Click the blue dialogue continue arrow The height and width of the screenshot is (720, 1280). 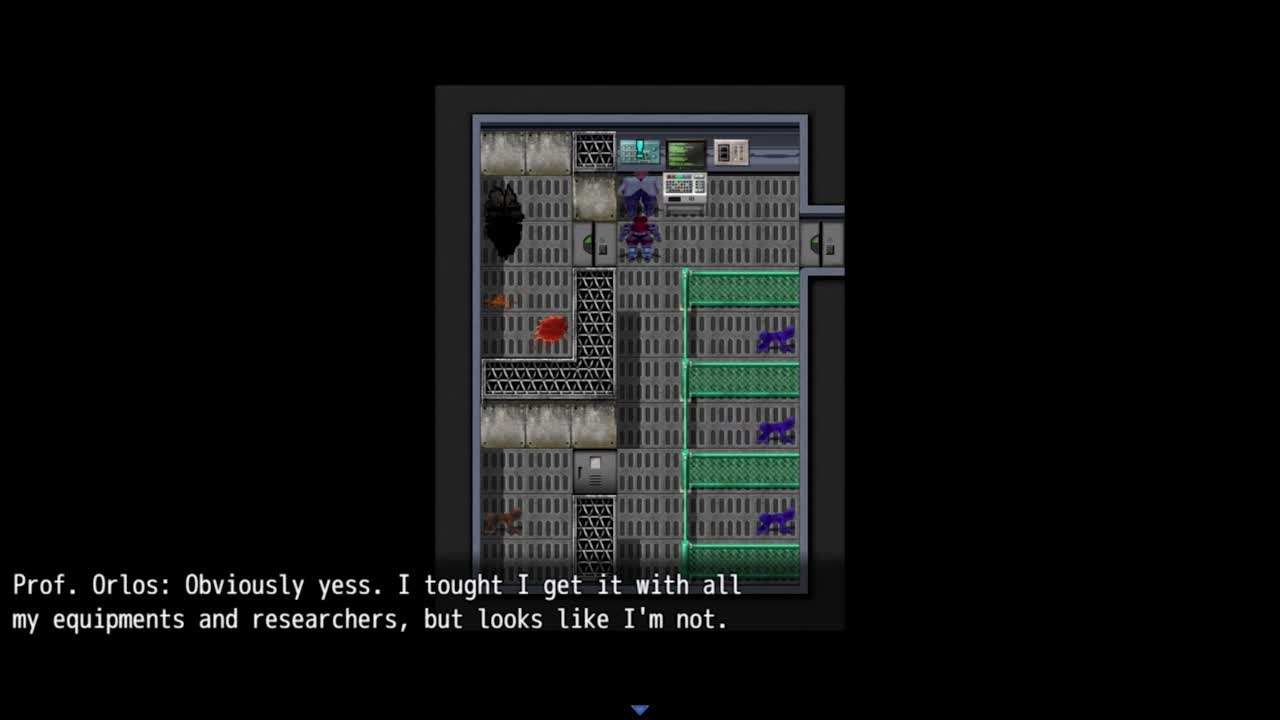tap(640, 710)
